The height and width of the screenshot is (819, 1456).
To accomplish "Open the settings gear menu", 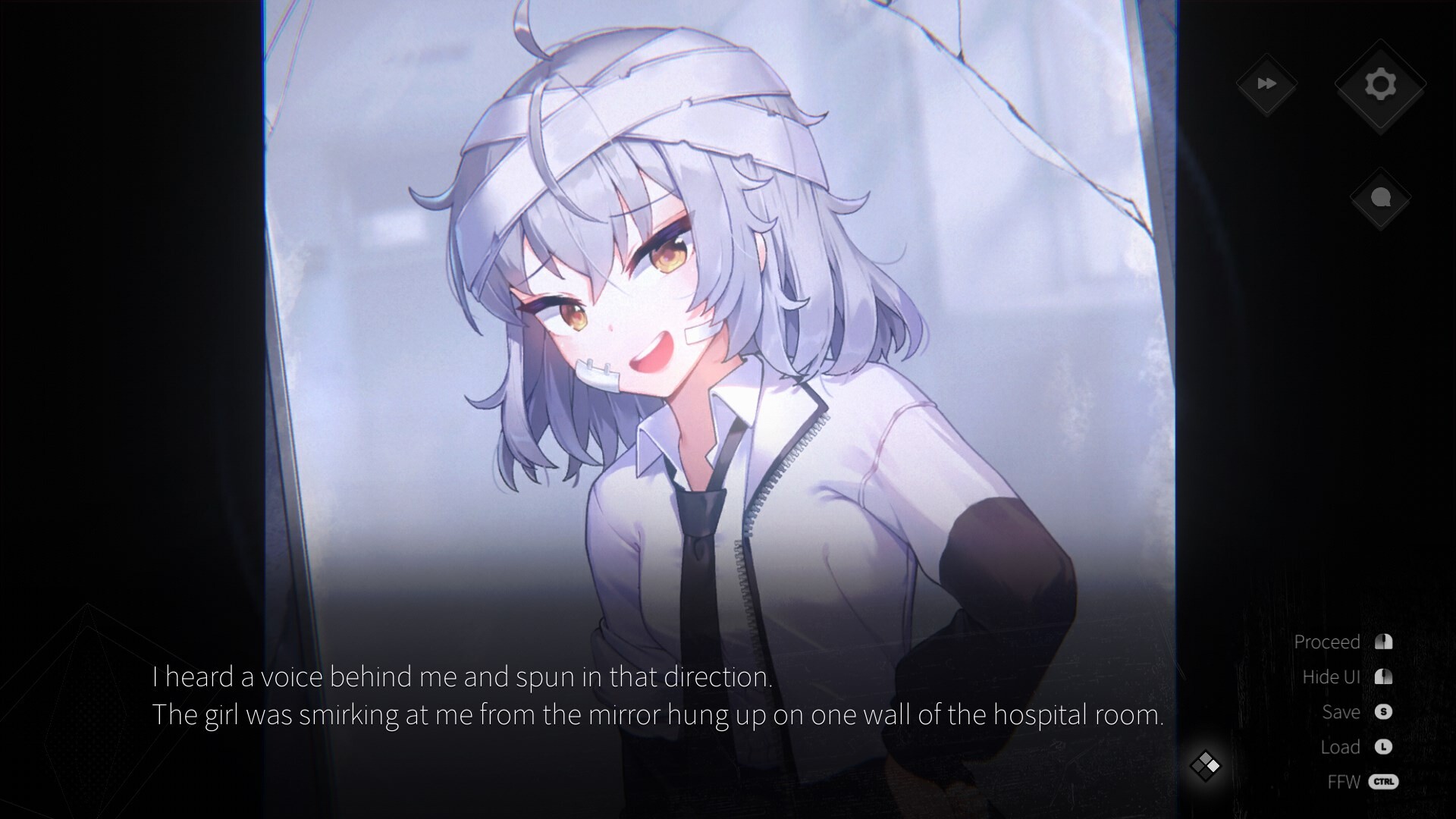I will click(x=1380, y=85).
